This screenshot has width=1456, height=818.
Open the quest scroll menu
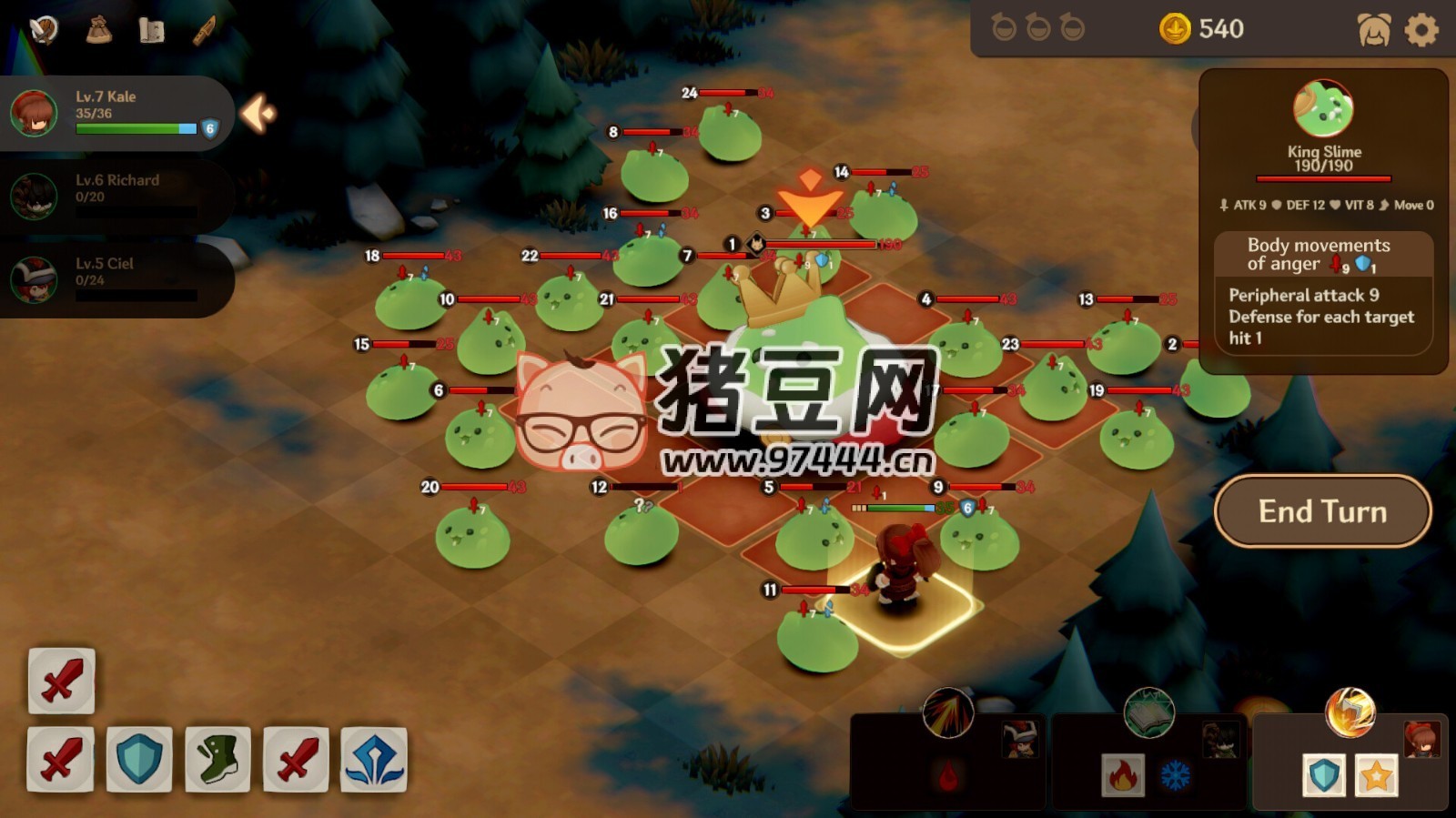click(151, 29)
